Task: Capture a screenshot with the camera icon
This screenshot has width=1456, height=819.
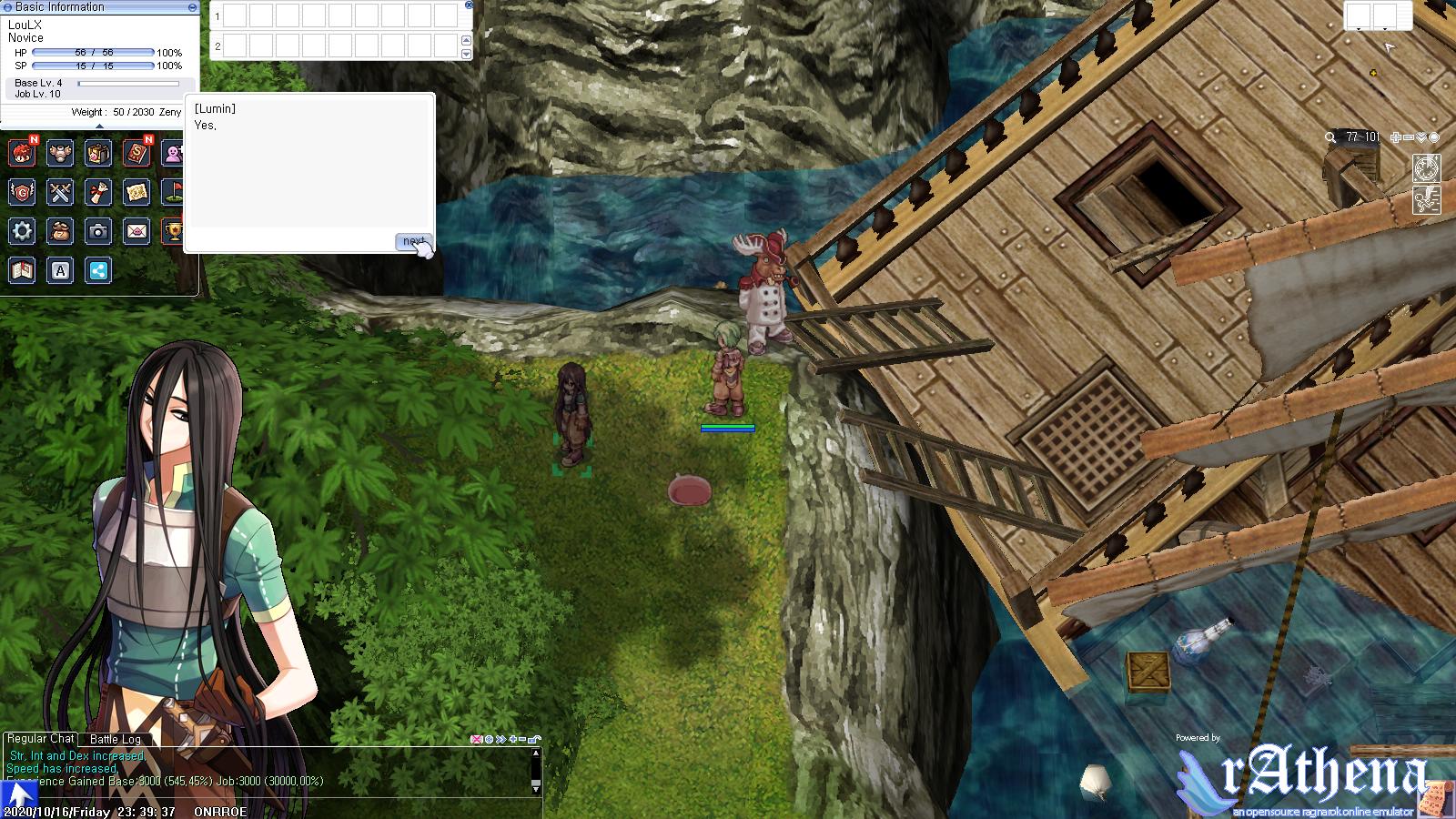Action: tap(98, 231)
